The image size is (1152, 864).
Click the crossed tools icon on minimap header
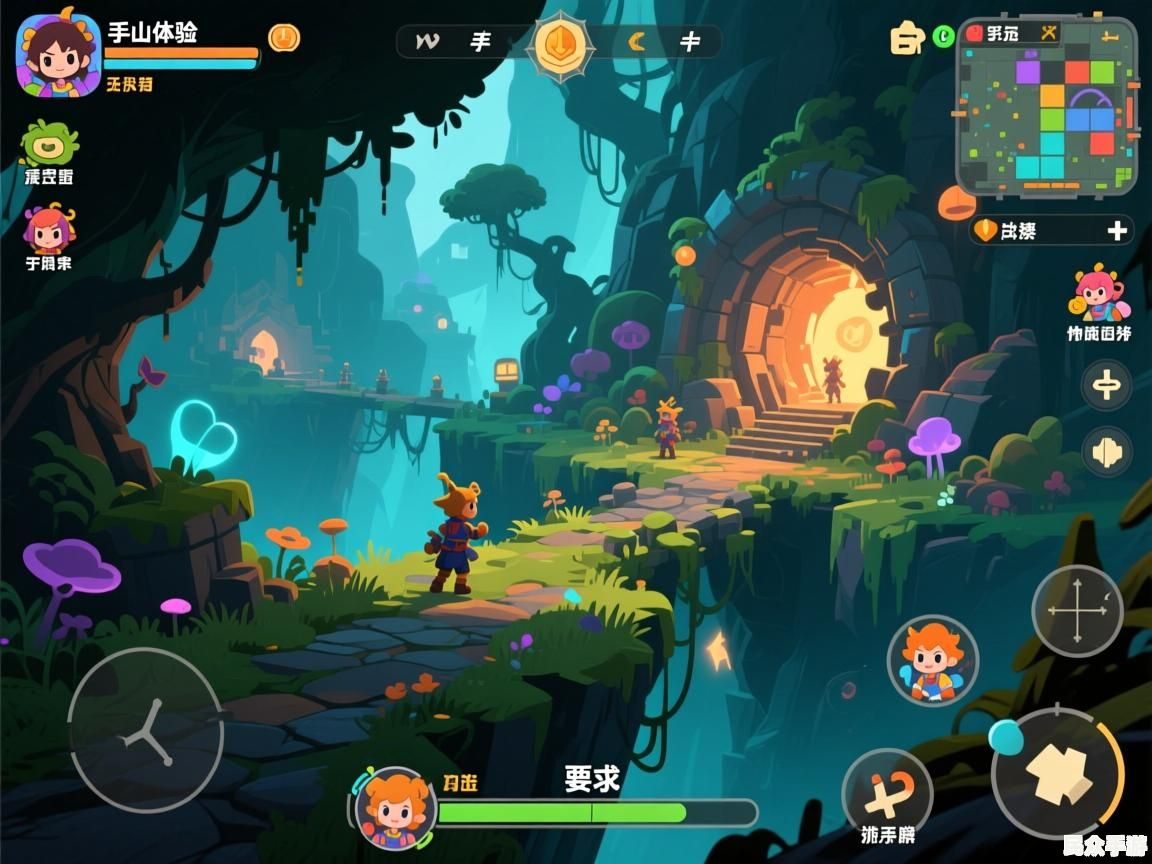tap(1049, 33)
